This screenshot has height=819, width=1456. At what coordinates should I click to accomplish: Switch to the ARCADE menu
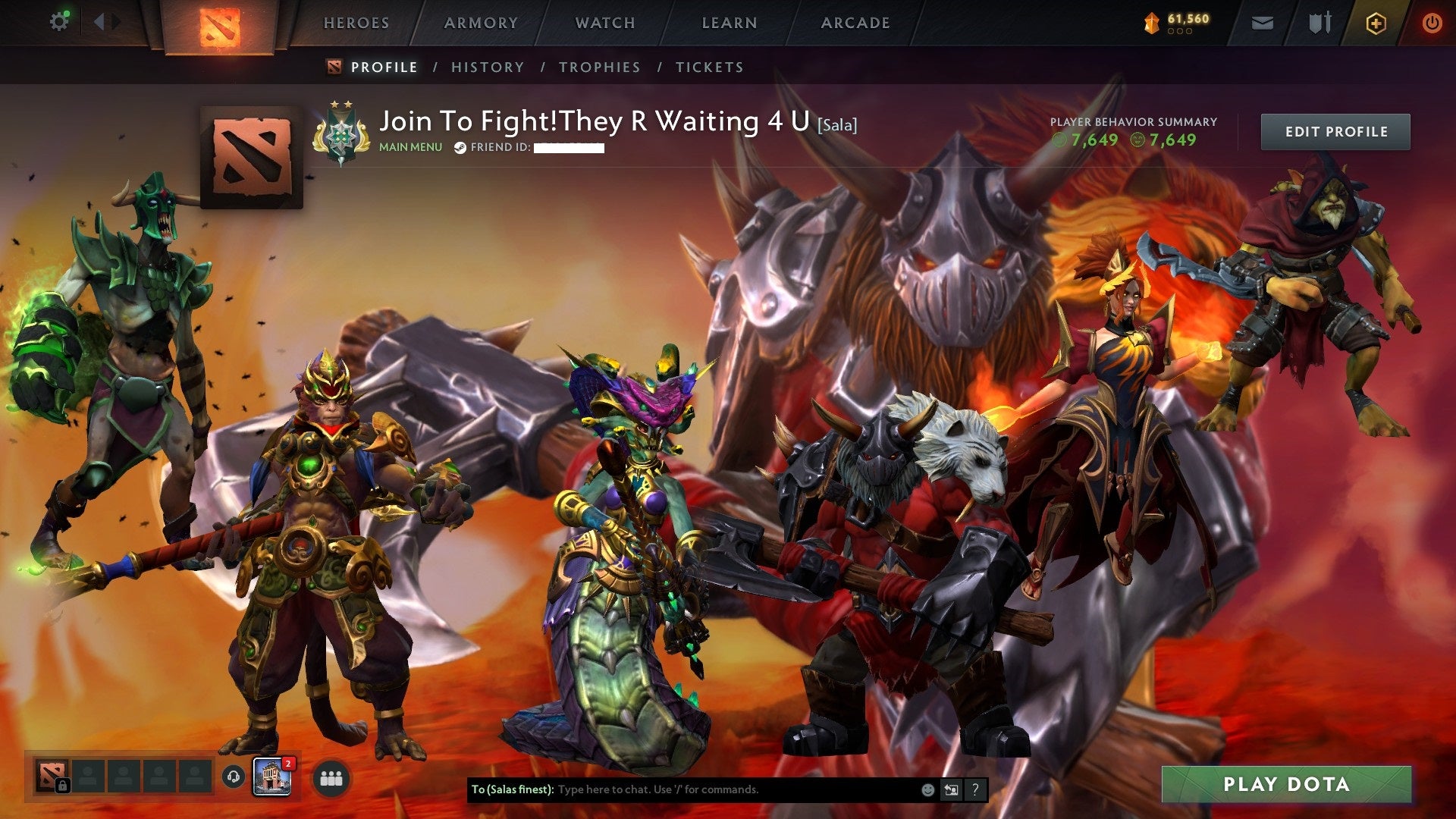click(855, 23)
